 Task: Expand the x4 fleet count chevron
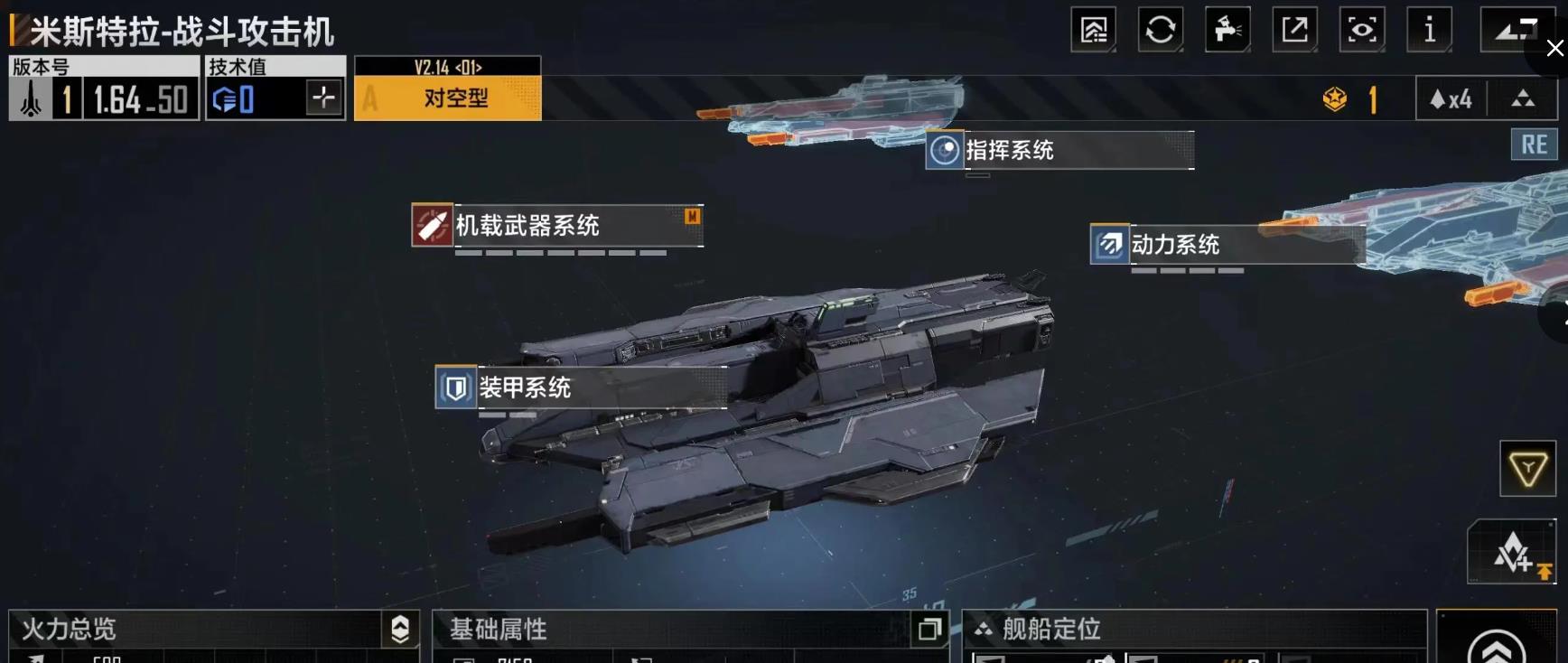pyautogui.click(x=1525, y=100)
